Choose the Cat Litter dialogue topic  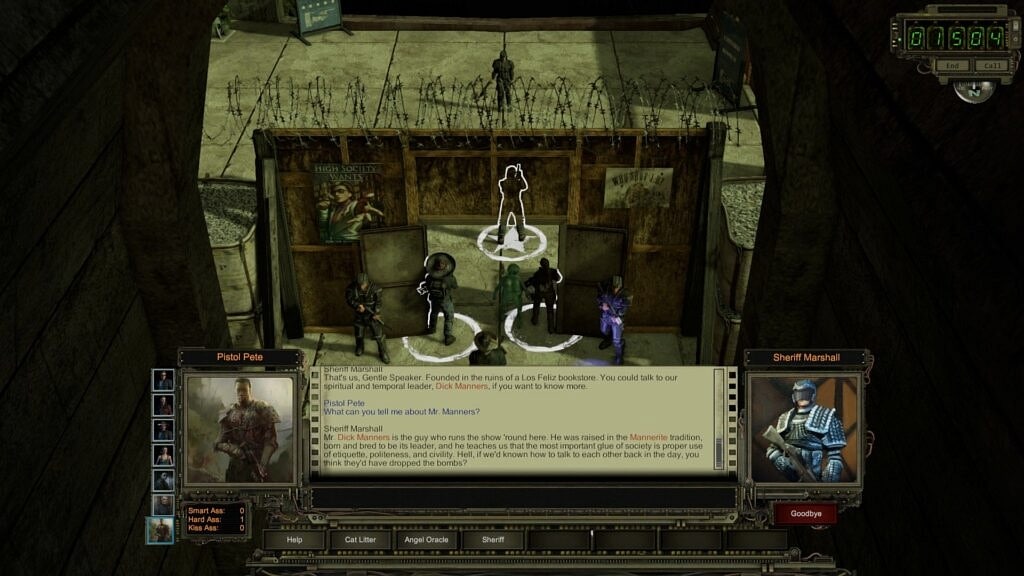point(360,540)
